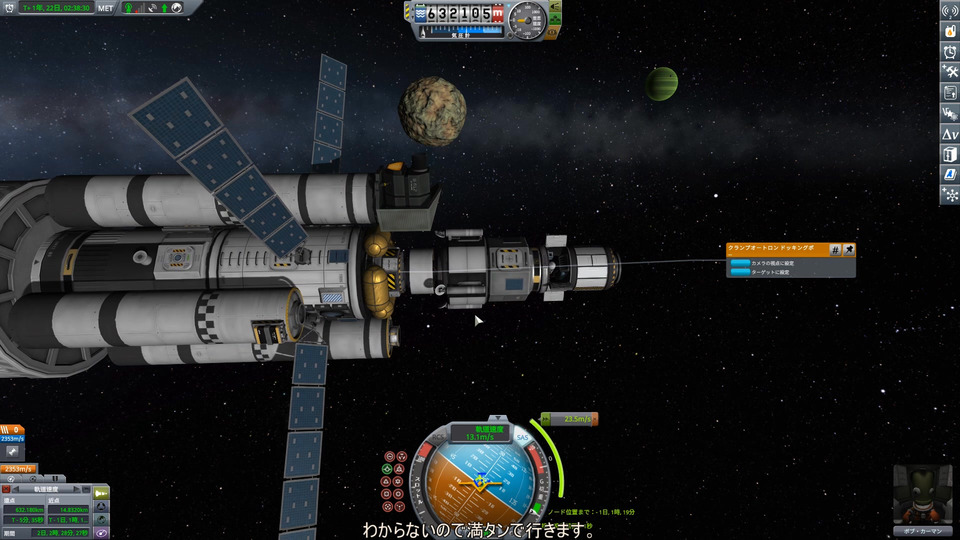The width and height of the screenshot is (960, 540).
Task: Select the set as target option
Action: click(x=764, y=271)
